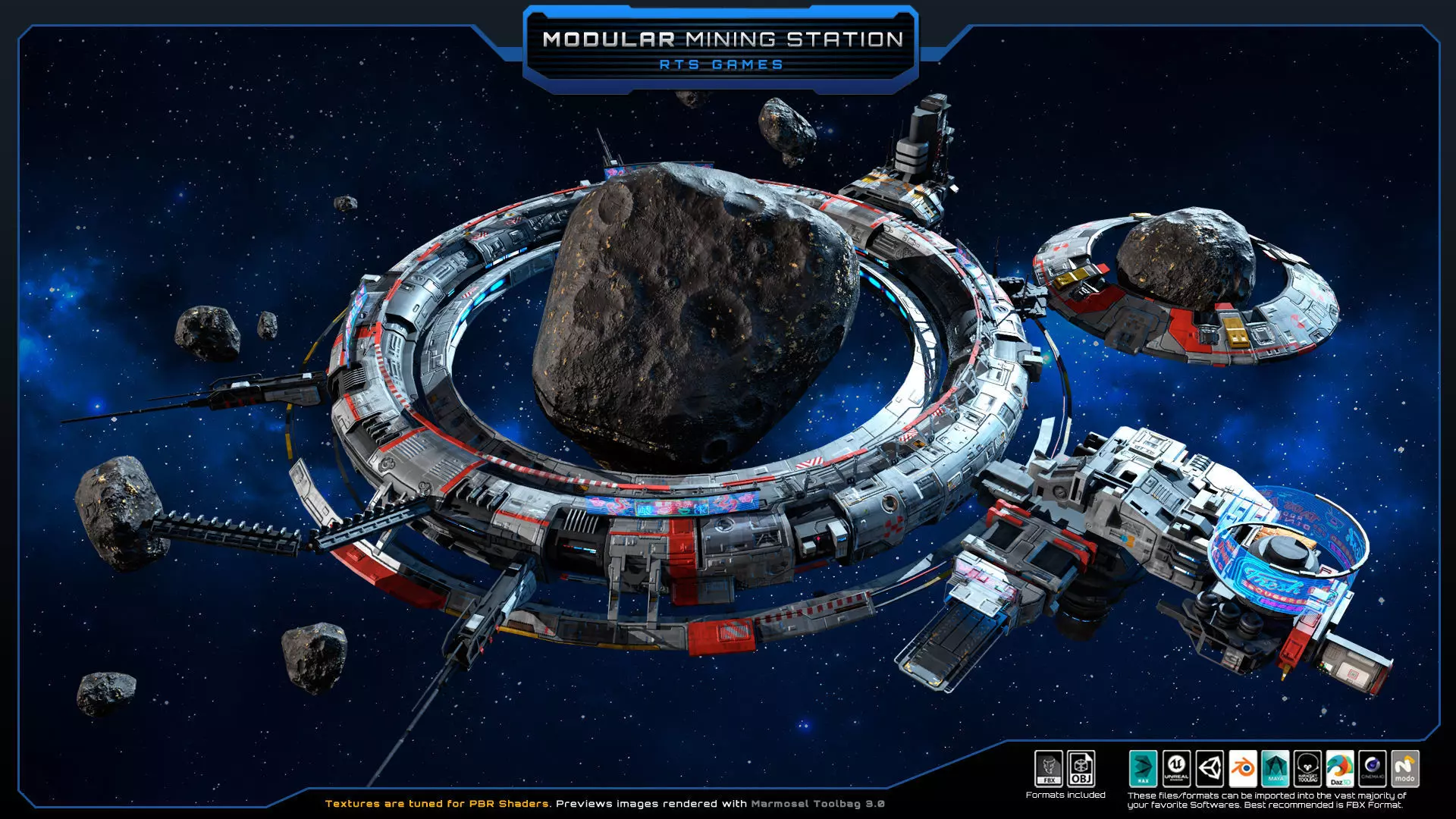
Task: Click the Unreal Engine logo icon
Action: click(x=1176, y=769)
